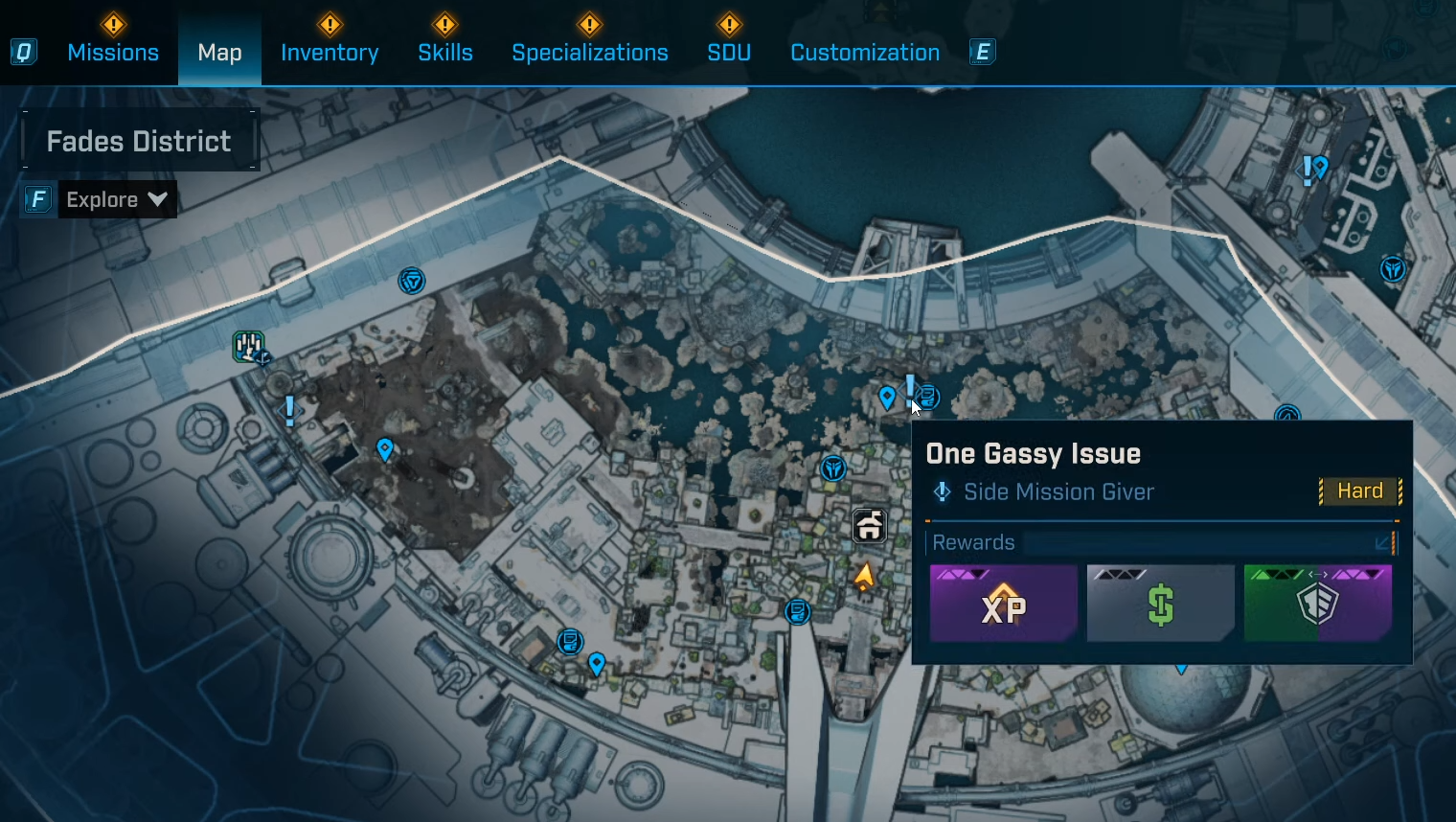Image resolution: width=1456 pixels, height=822 pixels.
Task: Open the Inventory tab
Action: click(330, 53)
